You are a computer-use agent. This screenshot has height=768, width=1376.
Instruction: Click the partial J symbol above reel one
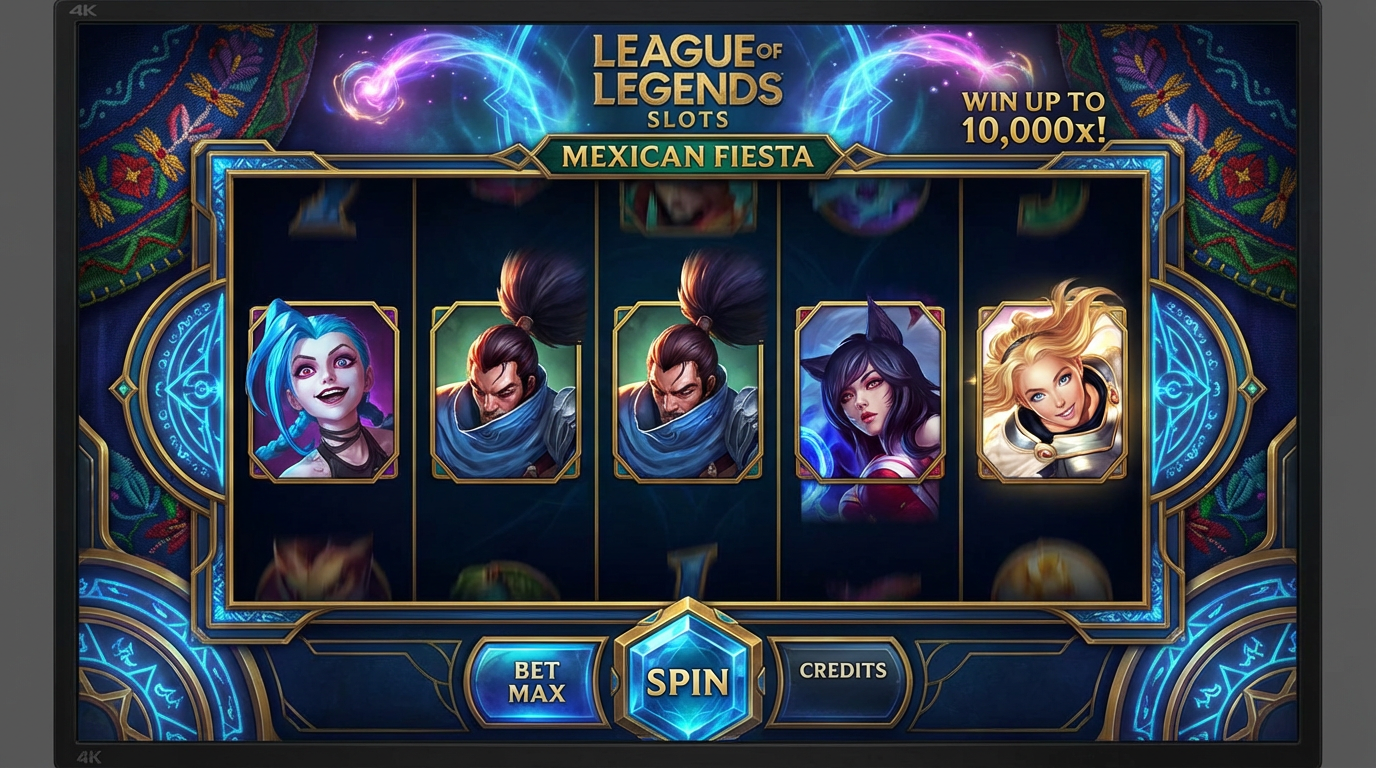[320, 200]
